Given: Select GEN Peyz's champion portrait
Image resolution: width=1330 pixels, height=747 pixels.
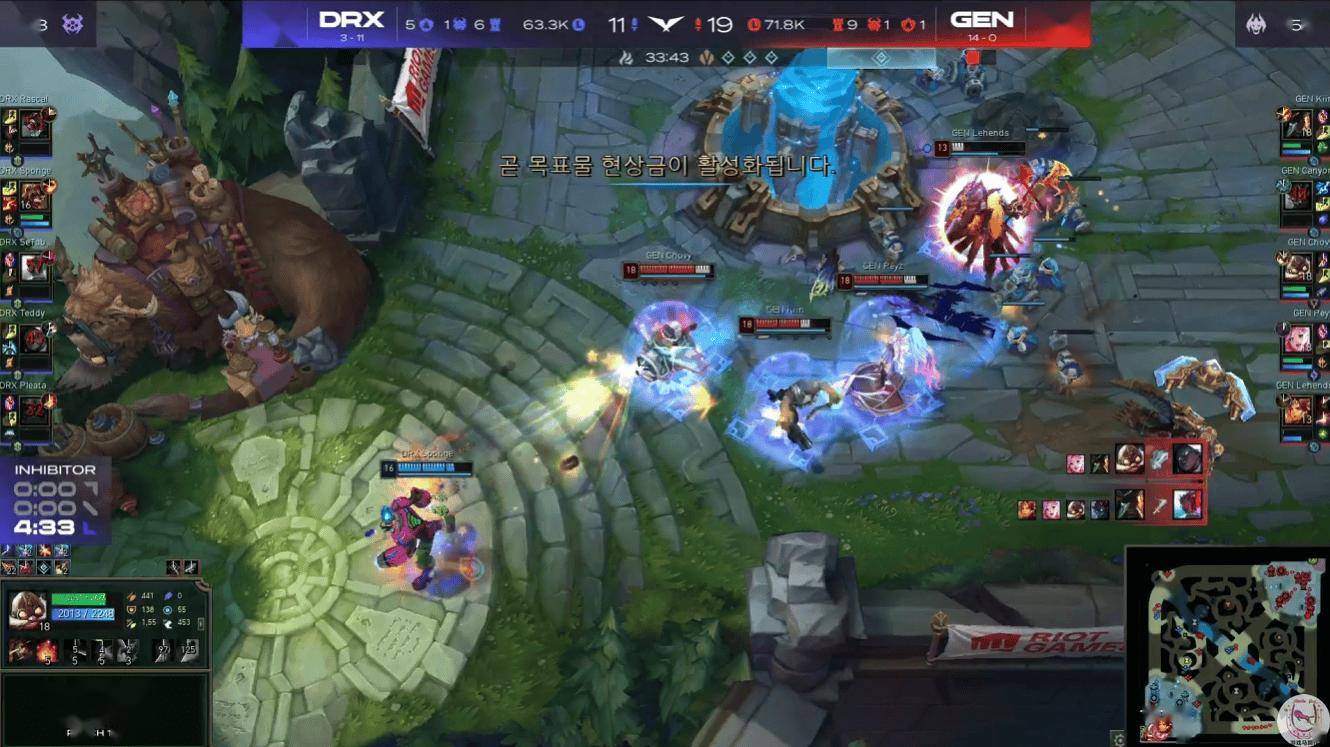Looking at the screenshot, I should [1297, 339].
